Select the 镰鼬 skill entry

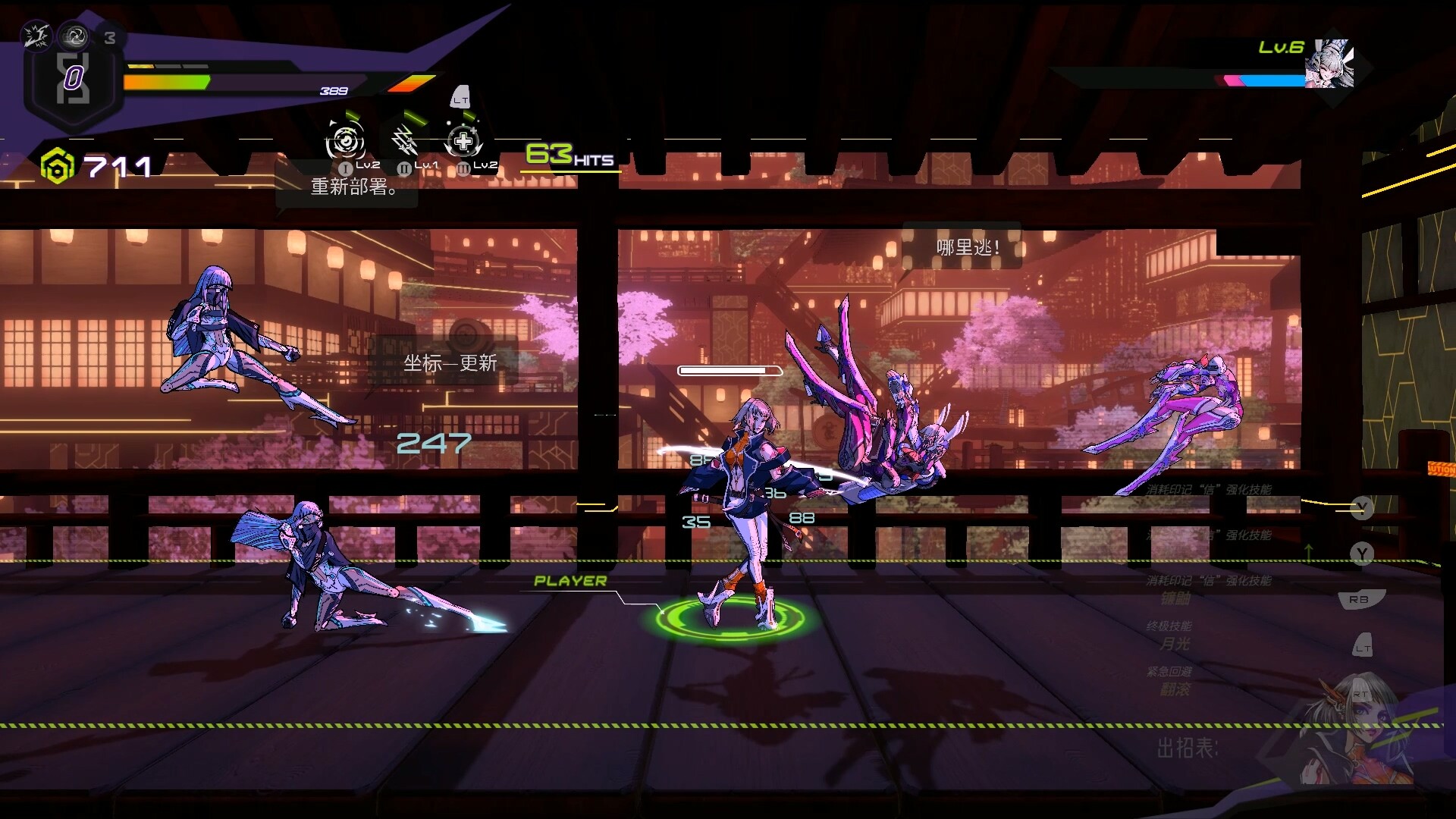(1175, 598)
